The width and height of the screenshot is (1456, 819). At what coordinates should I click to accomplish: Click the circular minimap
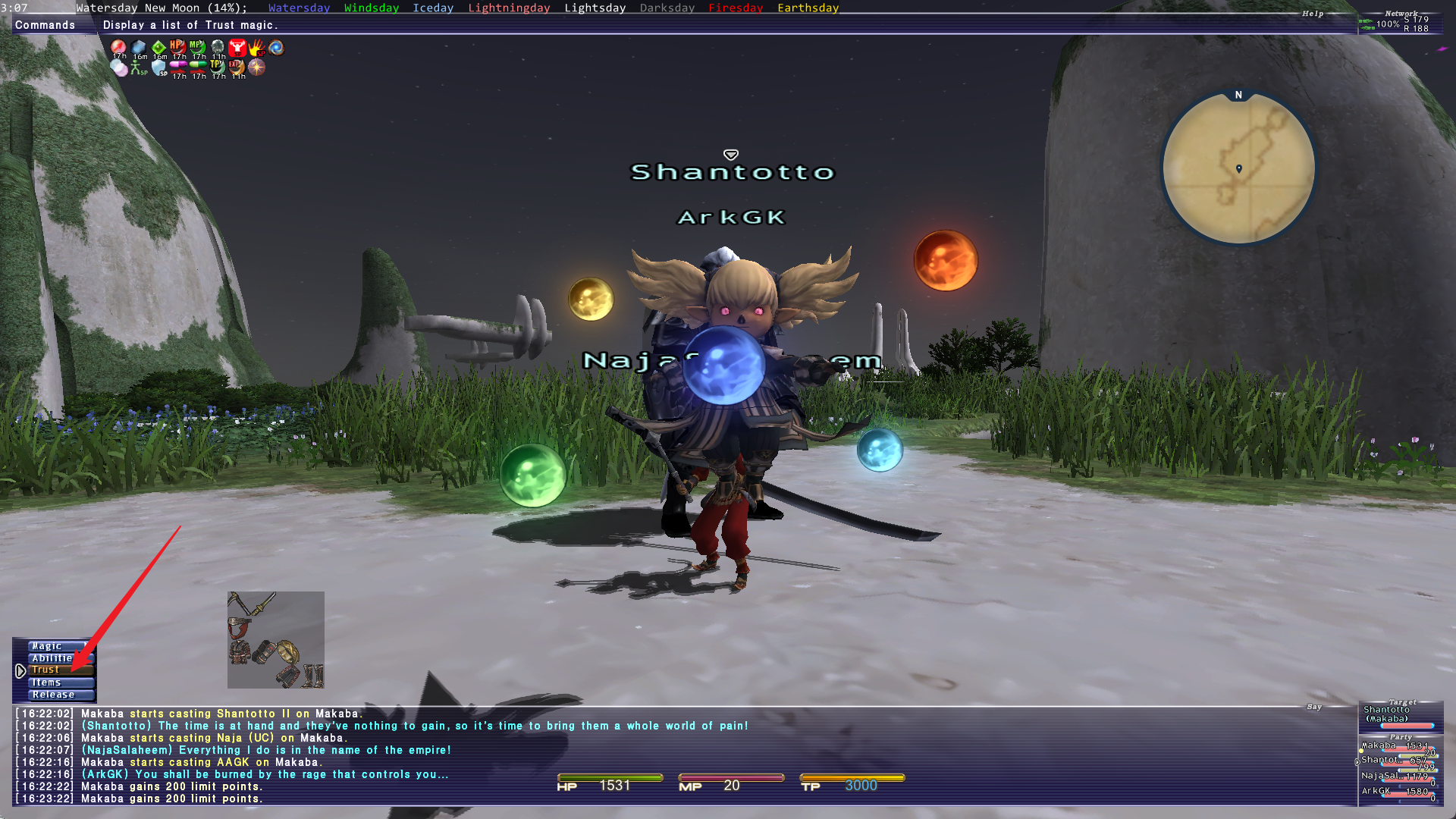[x=1238, y=168]
